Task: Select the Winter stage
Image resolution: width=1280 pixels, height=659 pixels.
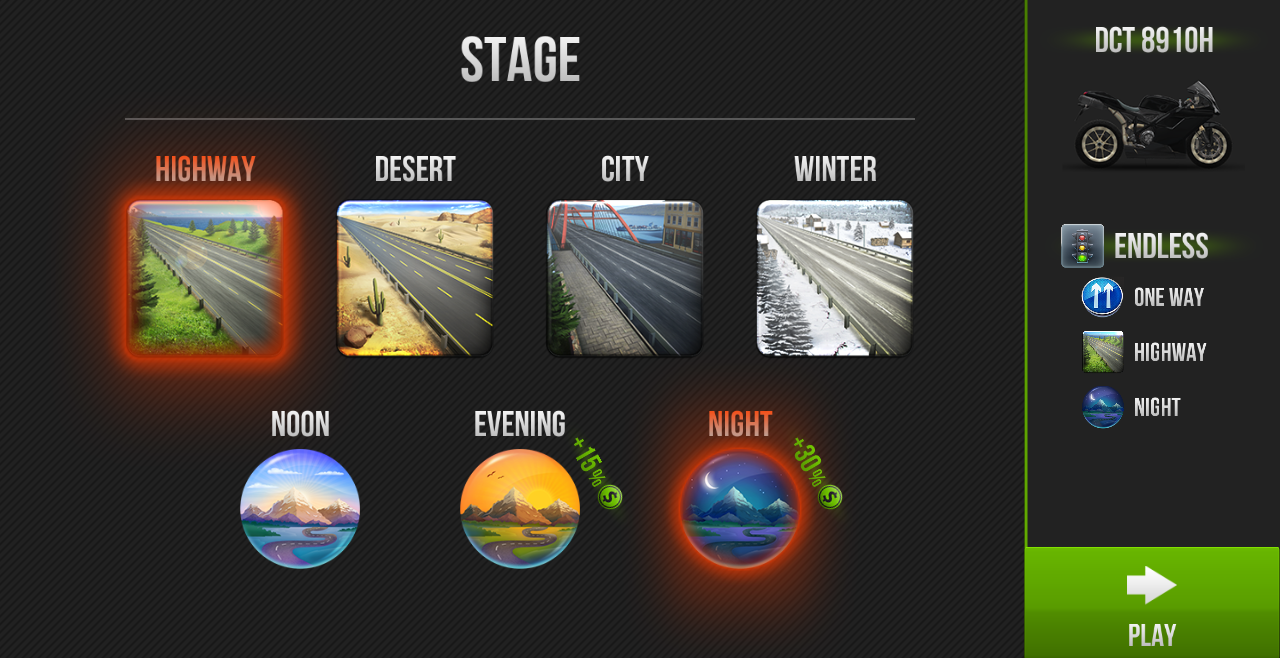Action: 835,278
